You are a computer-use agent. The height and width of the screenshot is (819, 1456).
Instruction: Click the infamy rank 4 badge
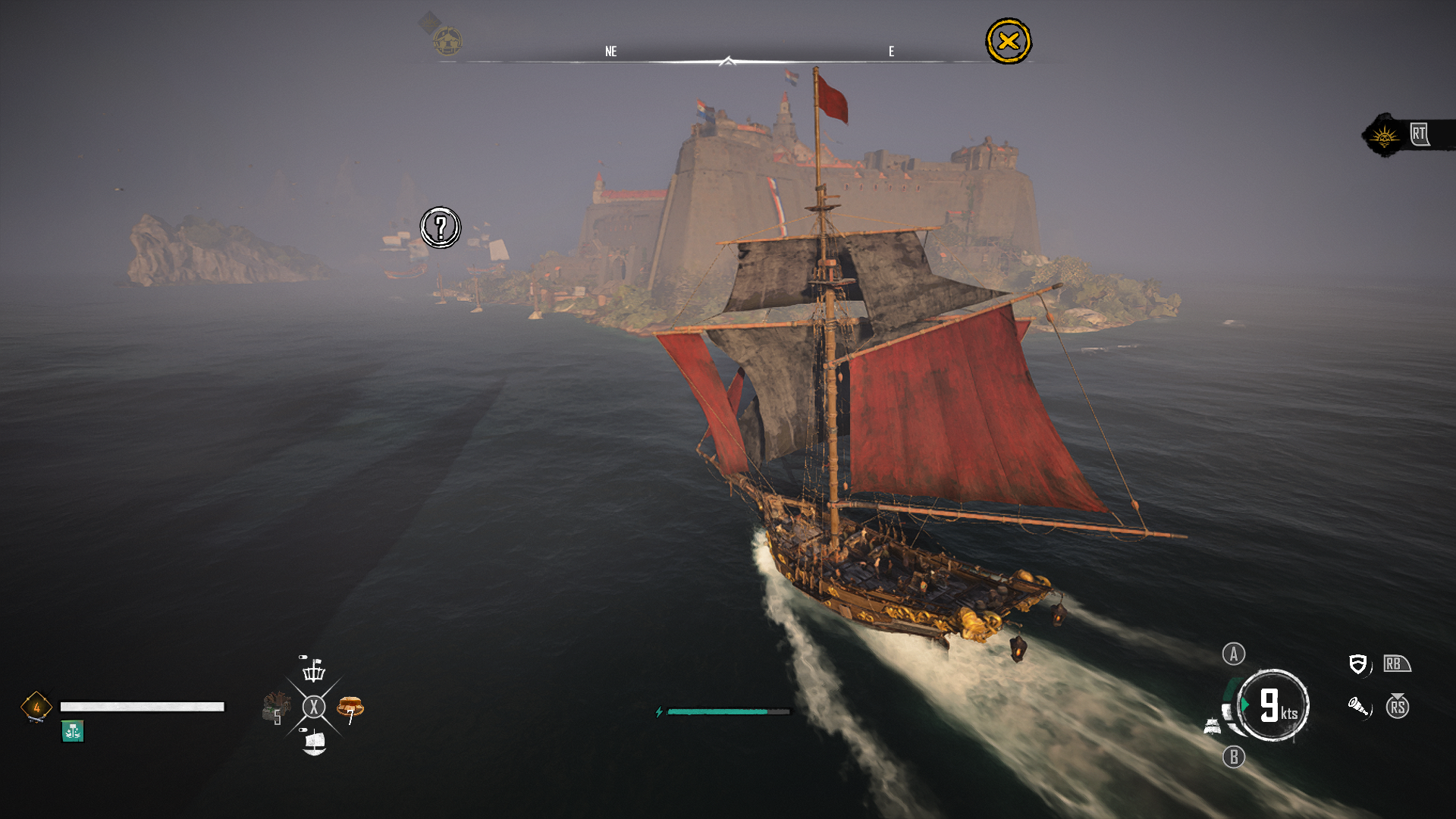pyautogui.click(x=36, y=707)
